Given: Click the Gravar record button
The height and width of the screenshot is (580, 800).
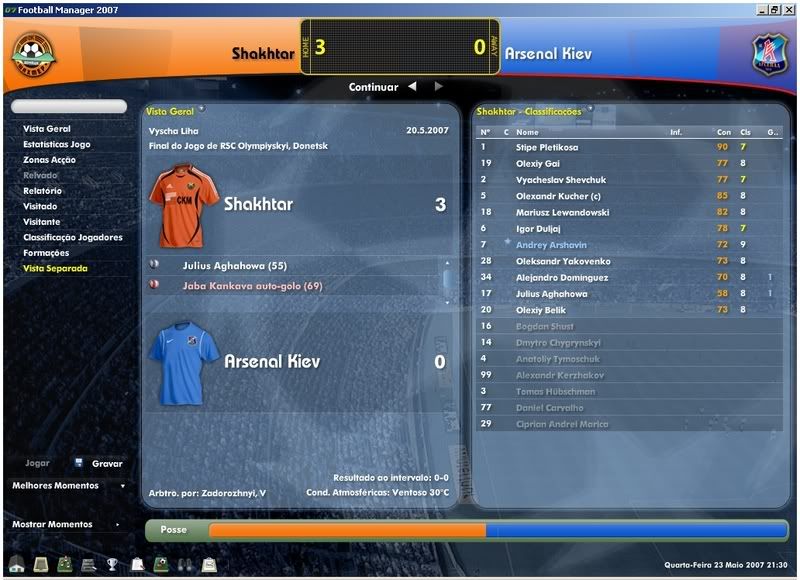Looking at the screenshot, I should (106, 464).
